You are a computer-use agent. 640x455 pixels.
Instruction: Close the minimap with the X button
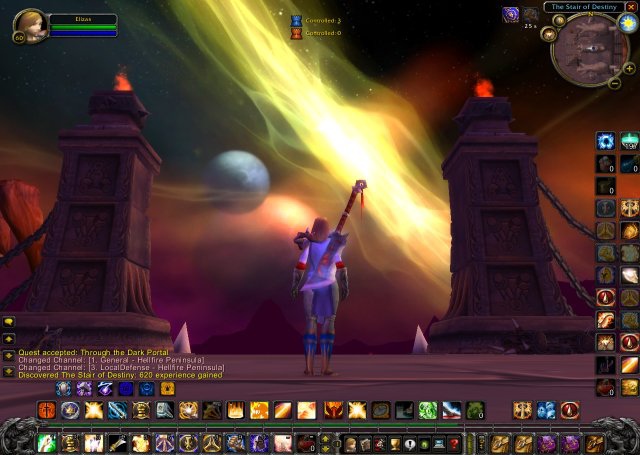click(630, 7)
